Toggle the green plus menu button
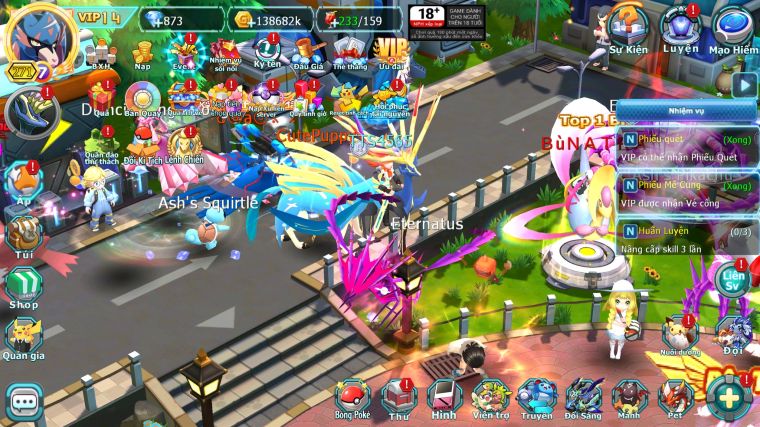The height and width of the screenshot is (427, 760). 729,397
